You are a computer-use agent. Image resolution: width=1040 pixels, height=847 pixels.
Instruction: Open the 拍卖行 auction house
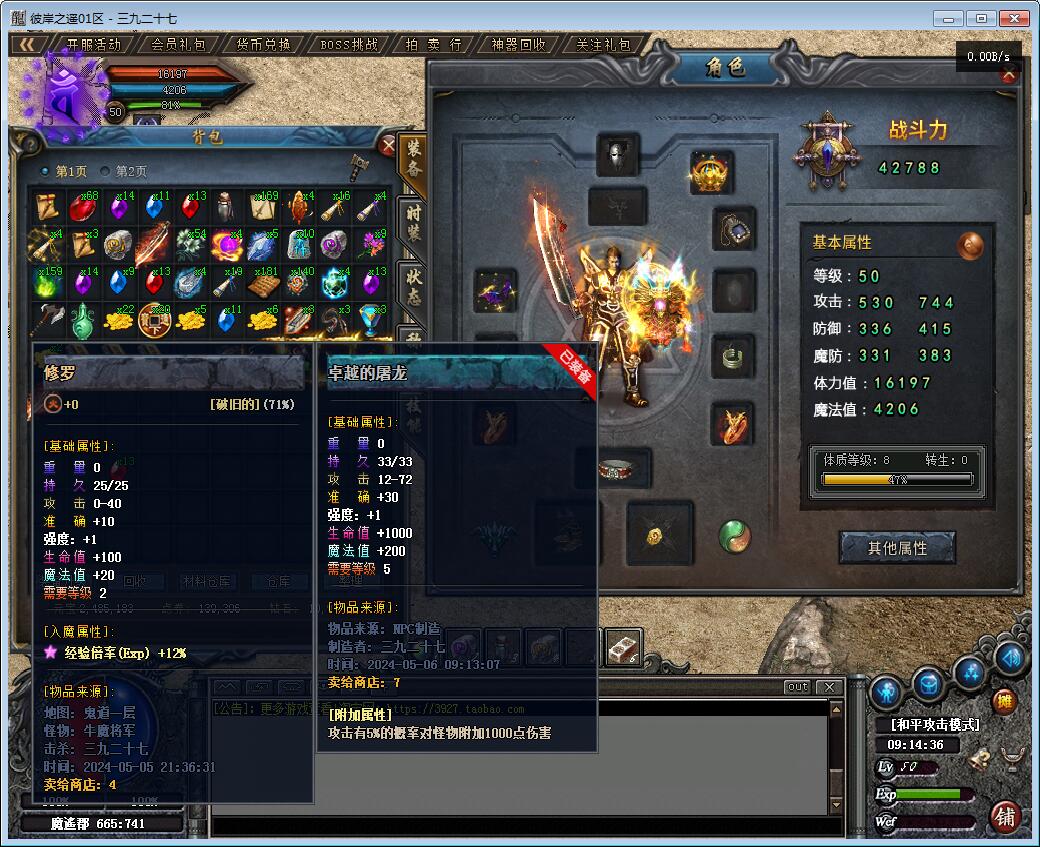pos(434,44)
